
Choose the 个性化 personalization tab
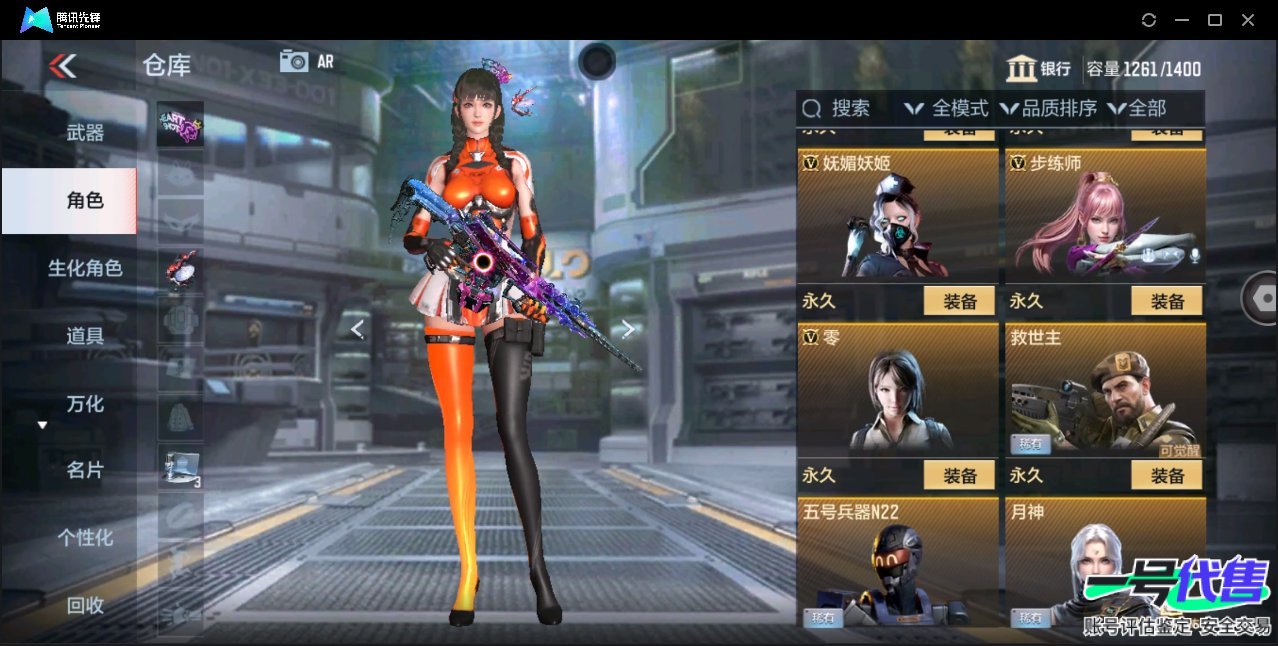[x=85, y=538]
